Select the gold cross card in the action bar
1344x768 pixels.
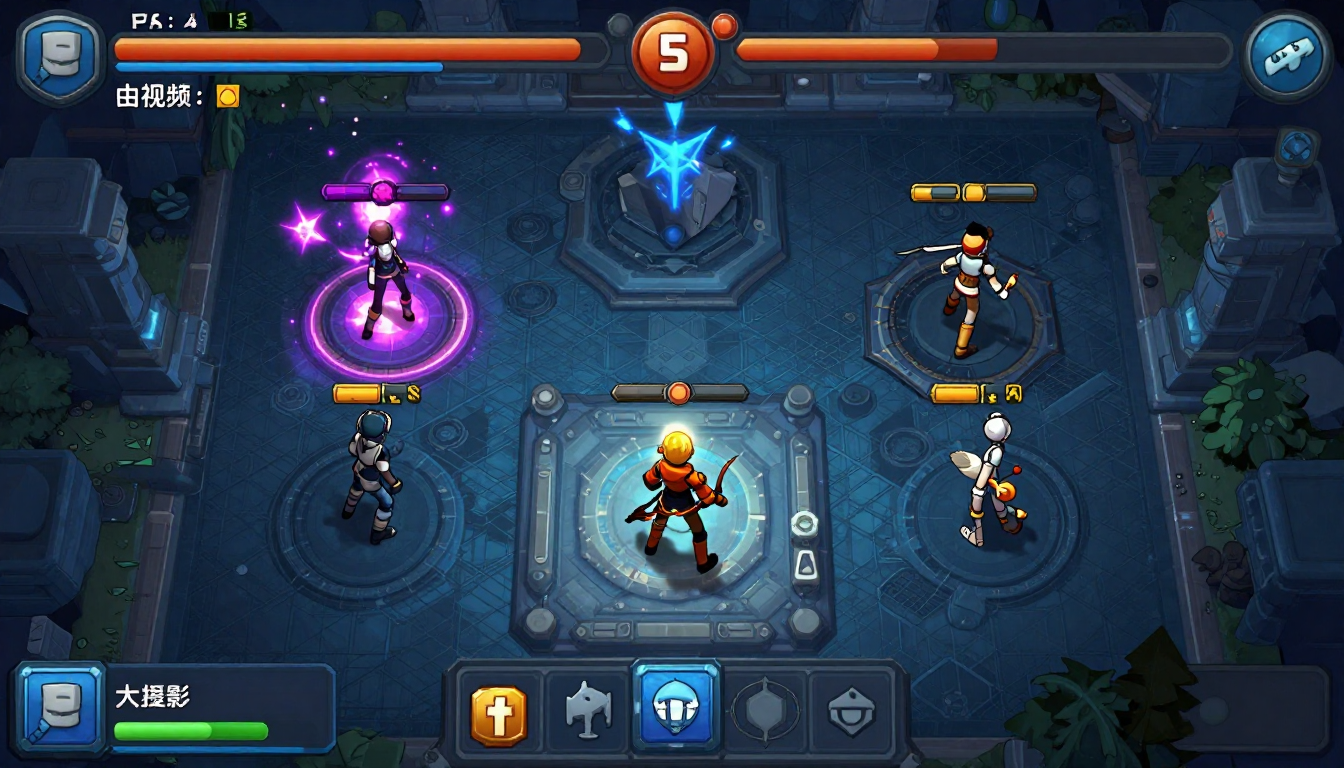tap(498, 712)
